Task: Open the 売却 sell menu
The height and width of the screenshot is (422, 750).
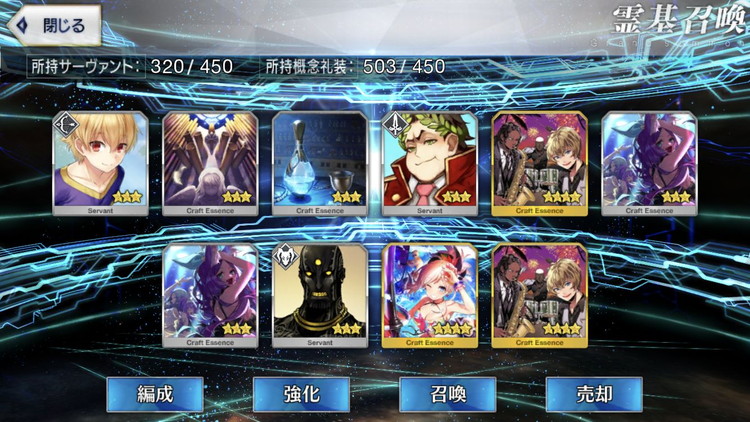Action: pyautogui.click(x=594, y=393)
